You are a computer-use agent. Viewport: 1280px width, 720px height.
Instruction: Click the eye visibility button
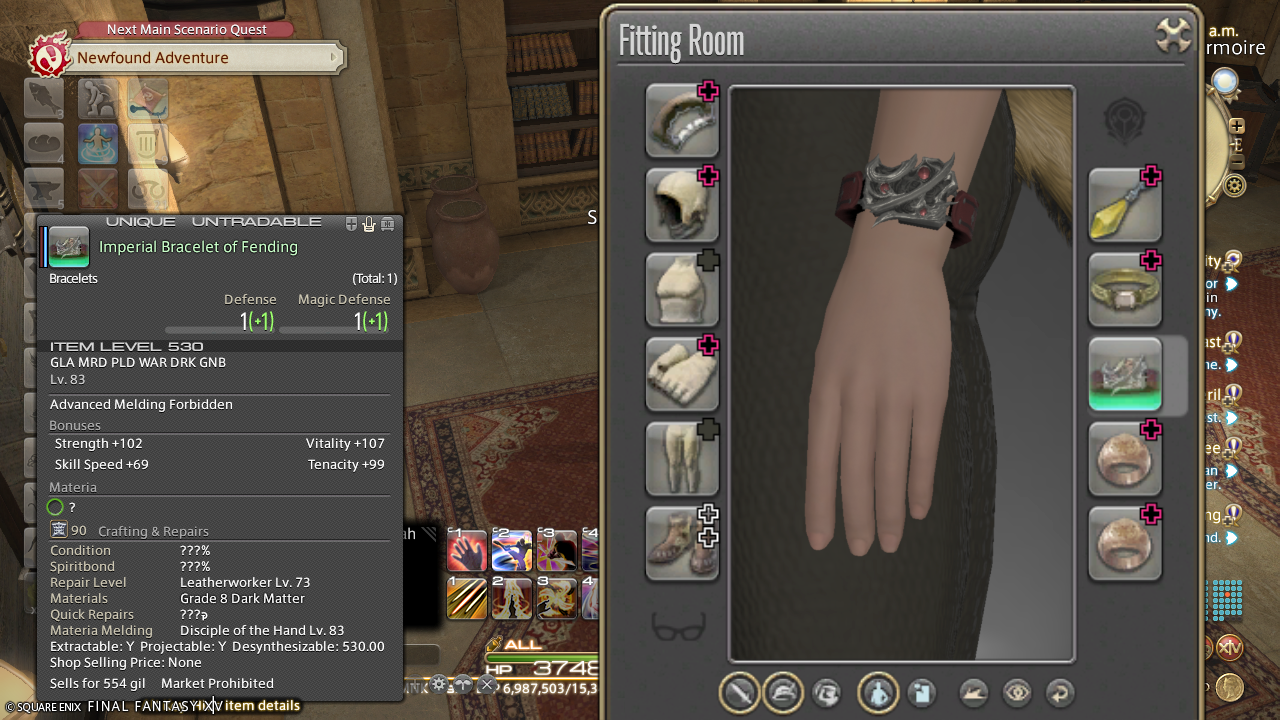click(1017, 693)
